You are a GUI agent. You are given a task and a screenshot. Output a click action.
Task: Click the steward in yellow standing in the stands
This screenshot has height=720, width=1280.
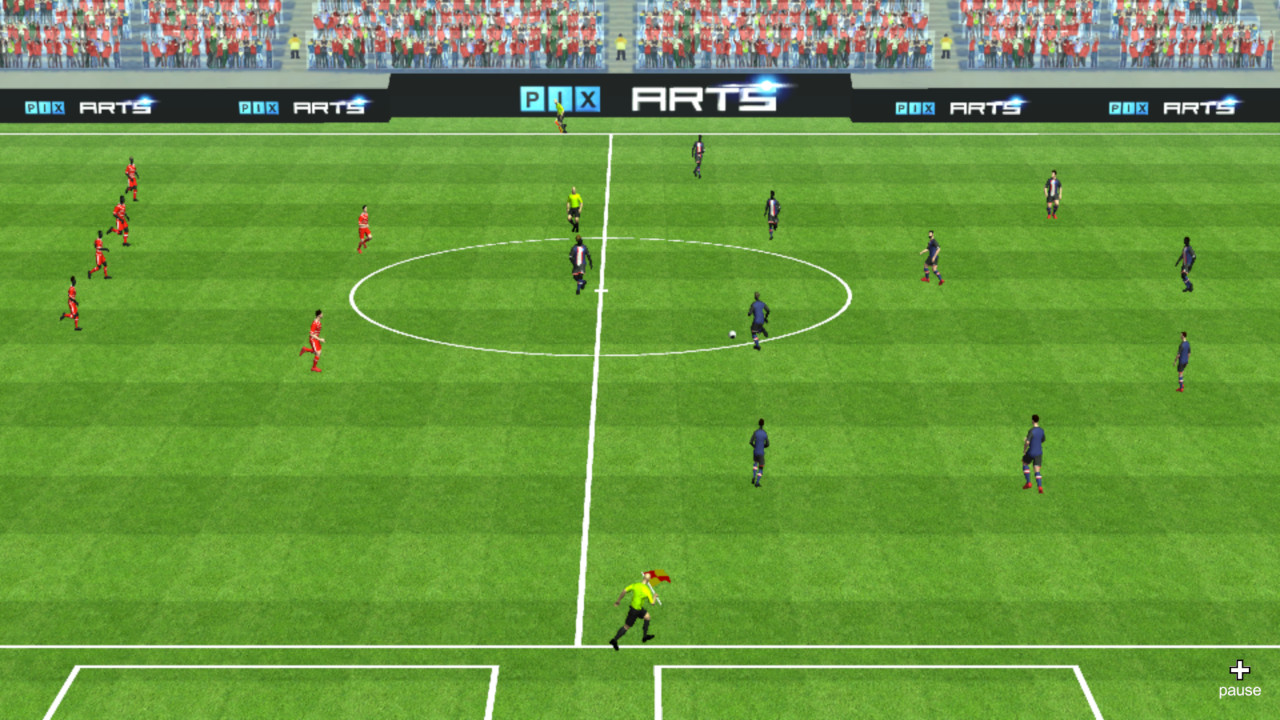pos(293,45)
